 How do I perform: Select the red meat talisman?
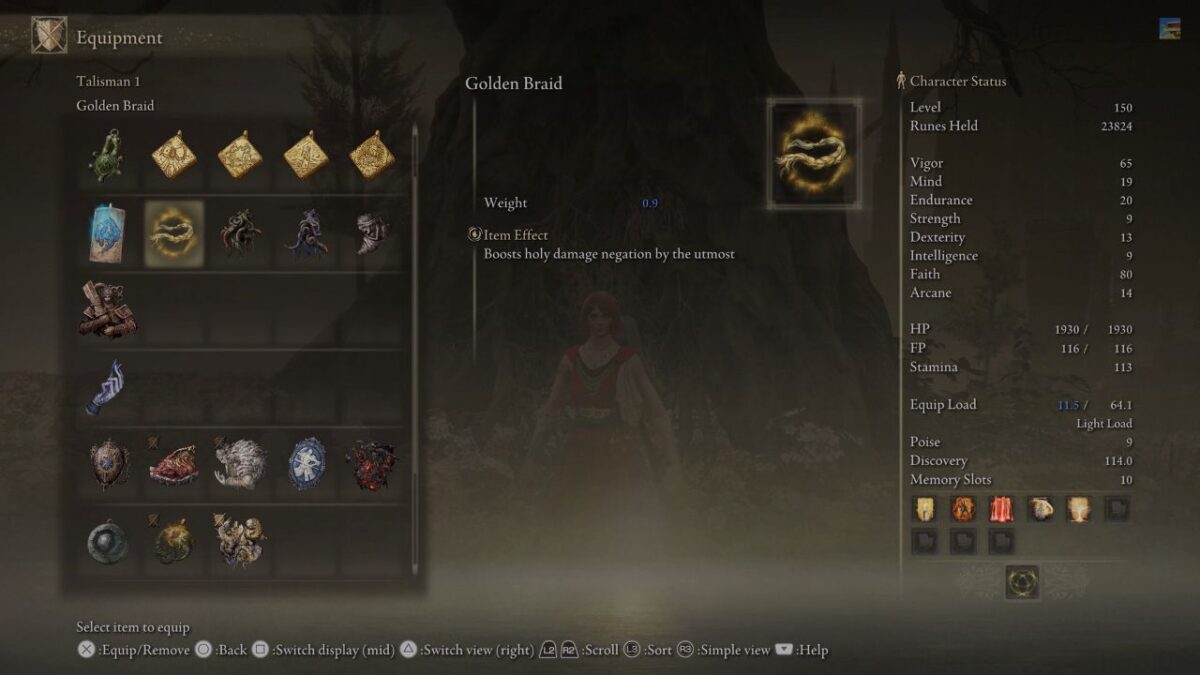(x=174, y=464)
